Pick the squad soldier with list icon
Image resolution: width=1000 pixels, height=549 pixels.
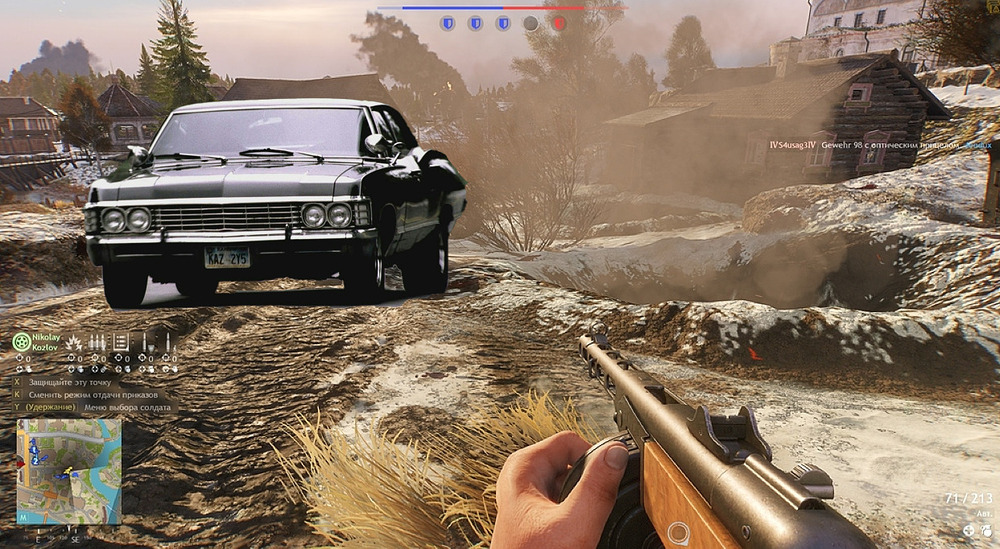pos(120,342)
